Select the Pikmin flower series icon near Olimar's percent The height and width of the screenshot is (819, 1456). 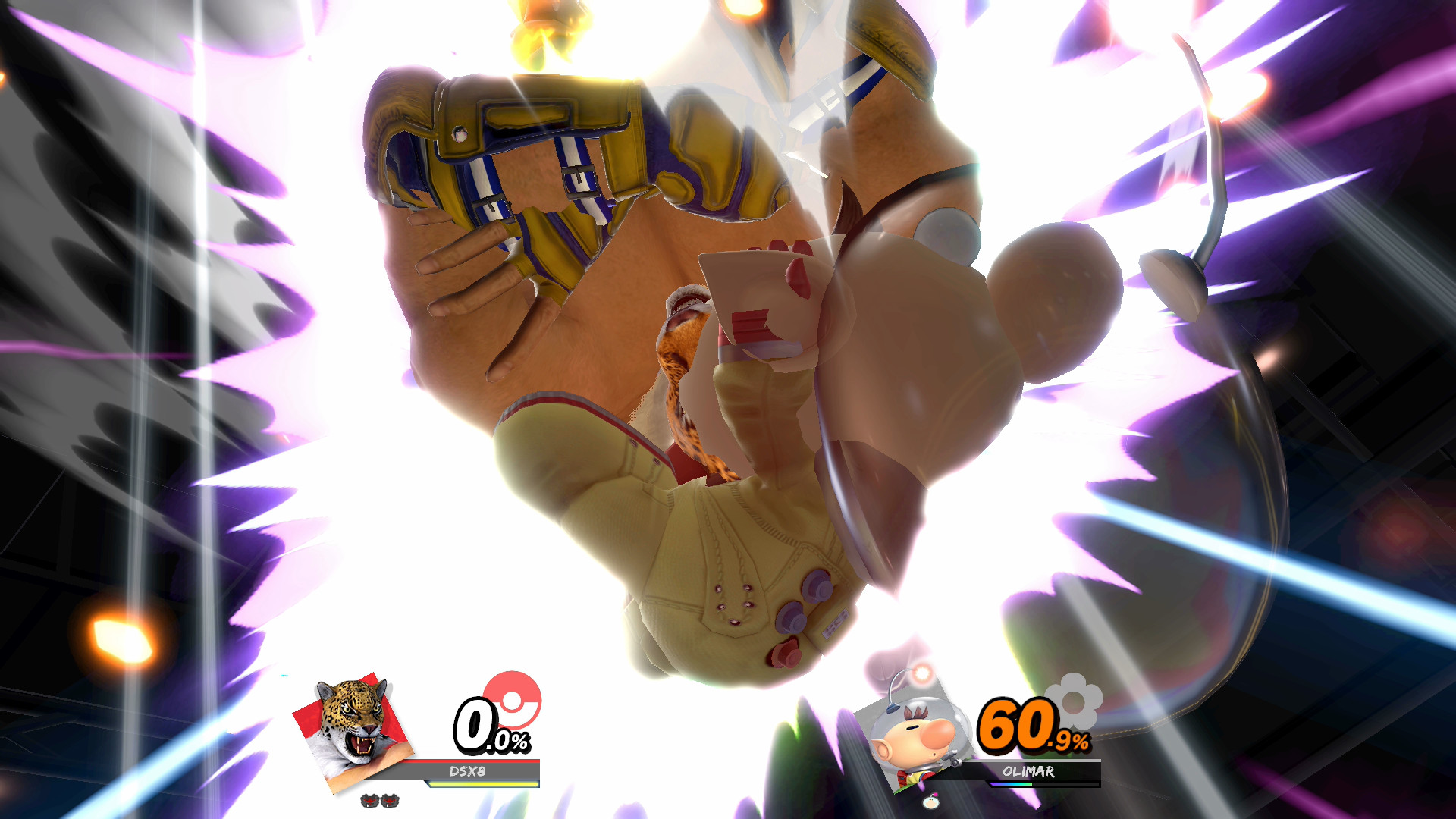[x=1073, y=704]
